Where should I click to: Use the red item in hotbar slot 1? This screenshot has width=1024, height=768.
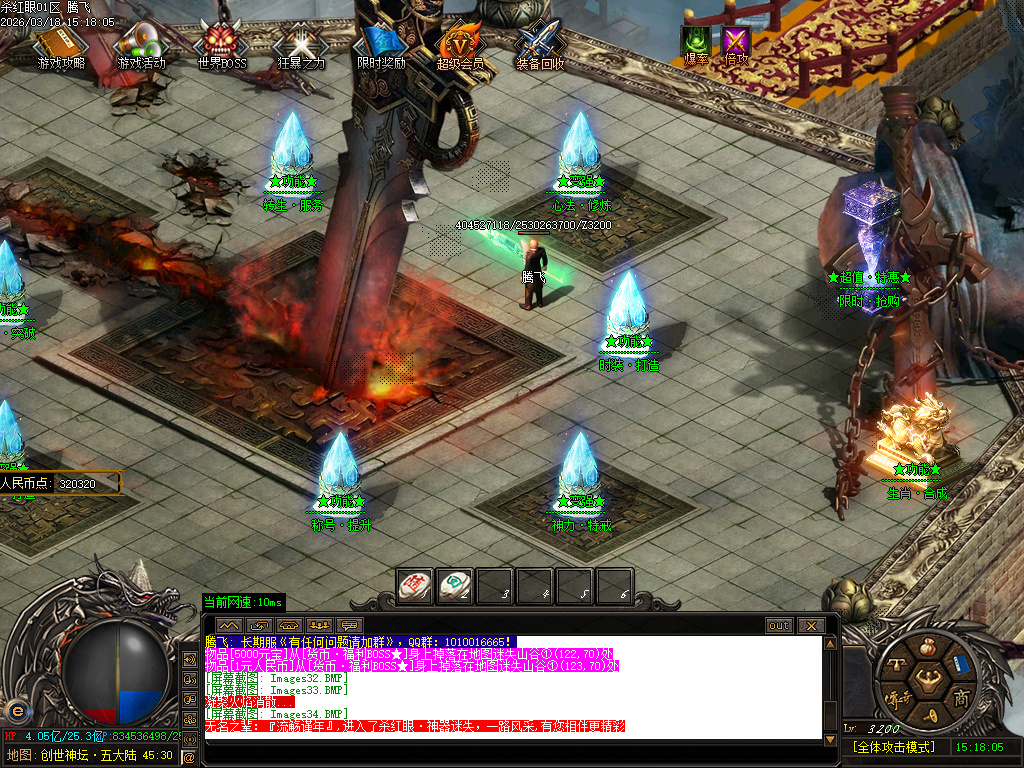414,585
